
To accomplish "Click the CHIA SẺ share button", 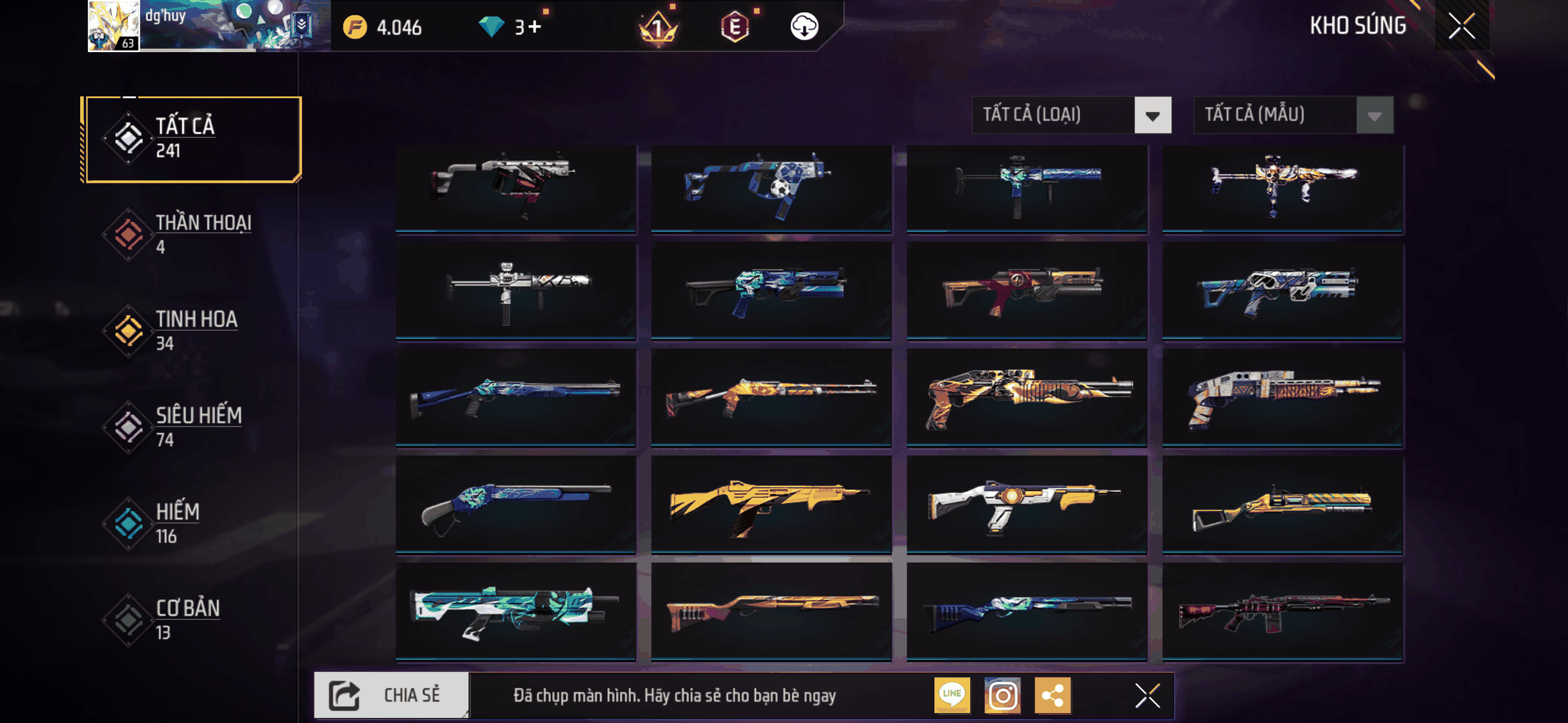I will (x=392, y=695).
